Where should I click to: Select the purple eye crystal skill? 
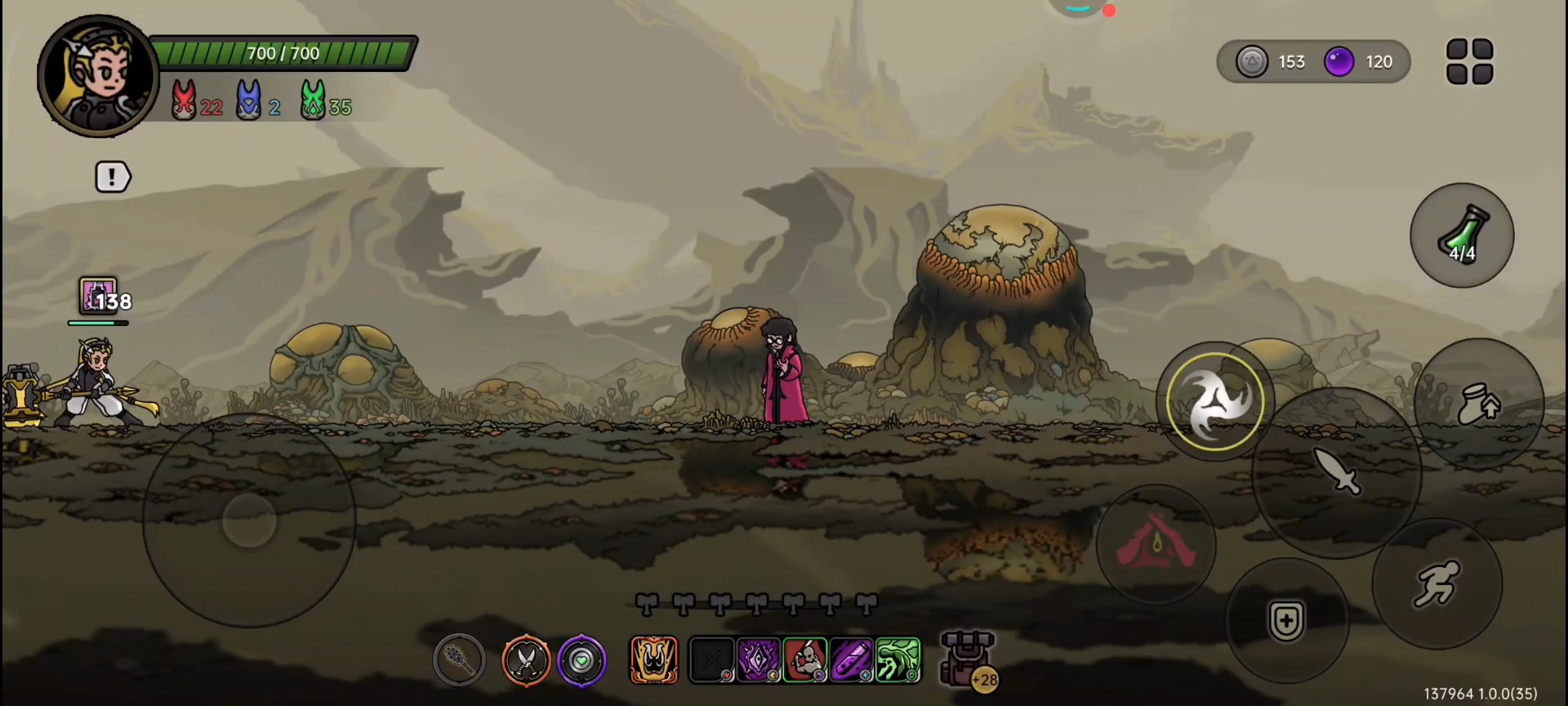pyautogui.click(x=759, y=659)
